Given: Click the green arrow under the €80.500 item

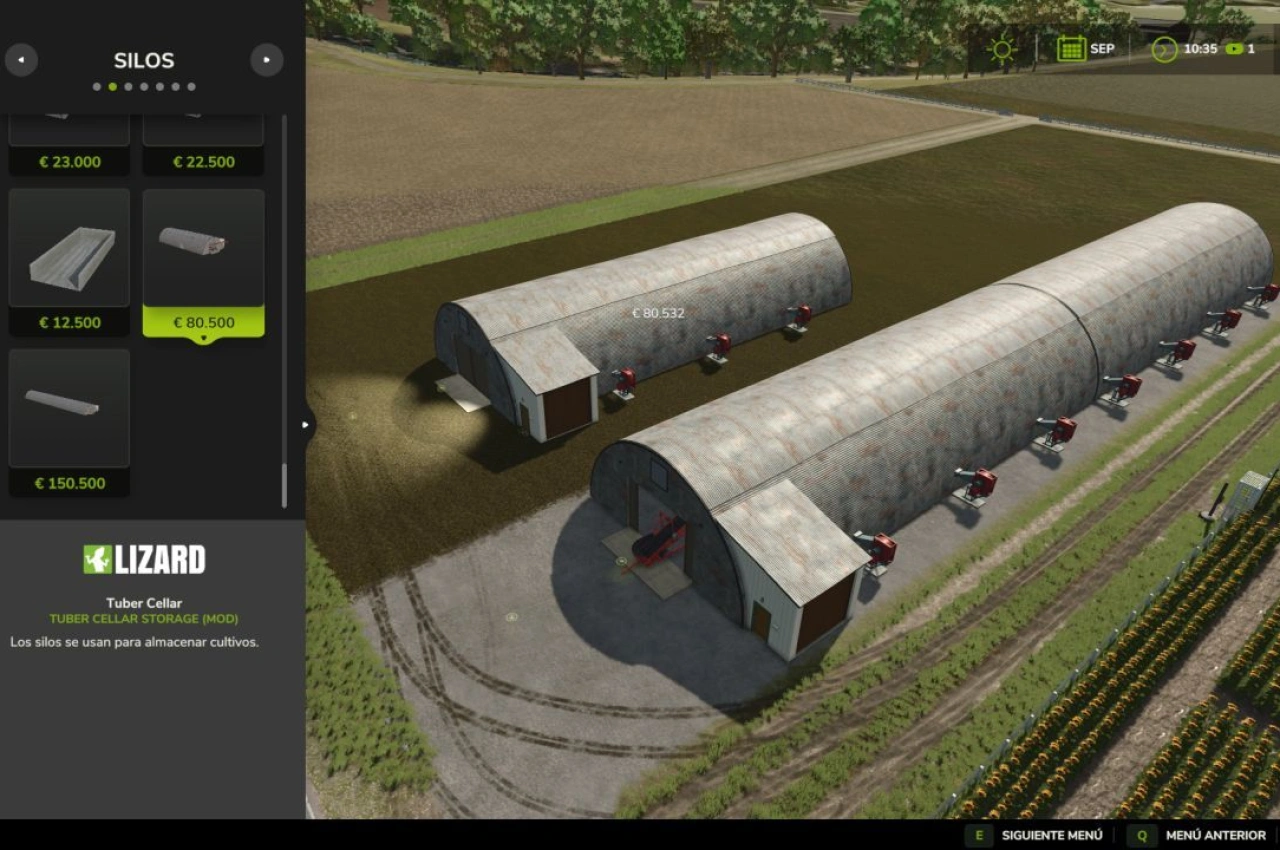Looking at the screenshot, I should pyautogui.click(x=204, y=337).
